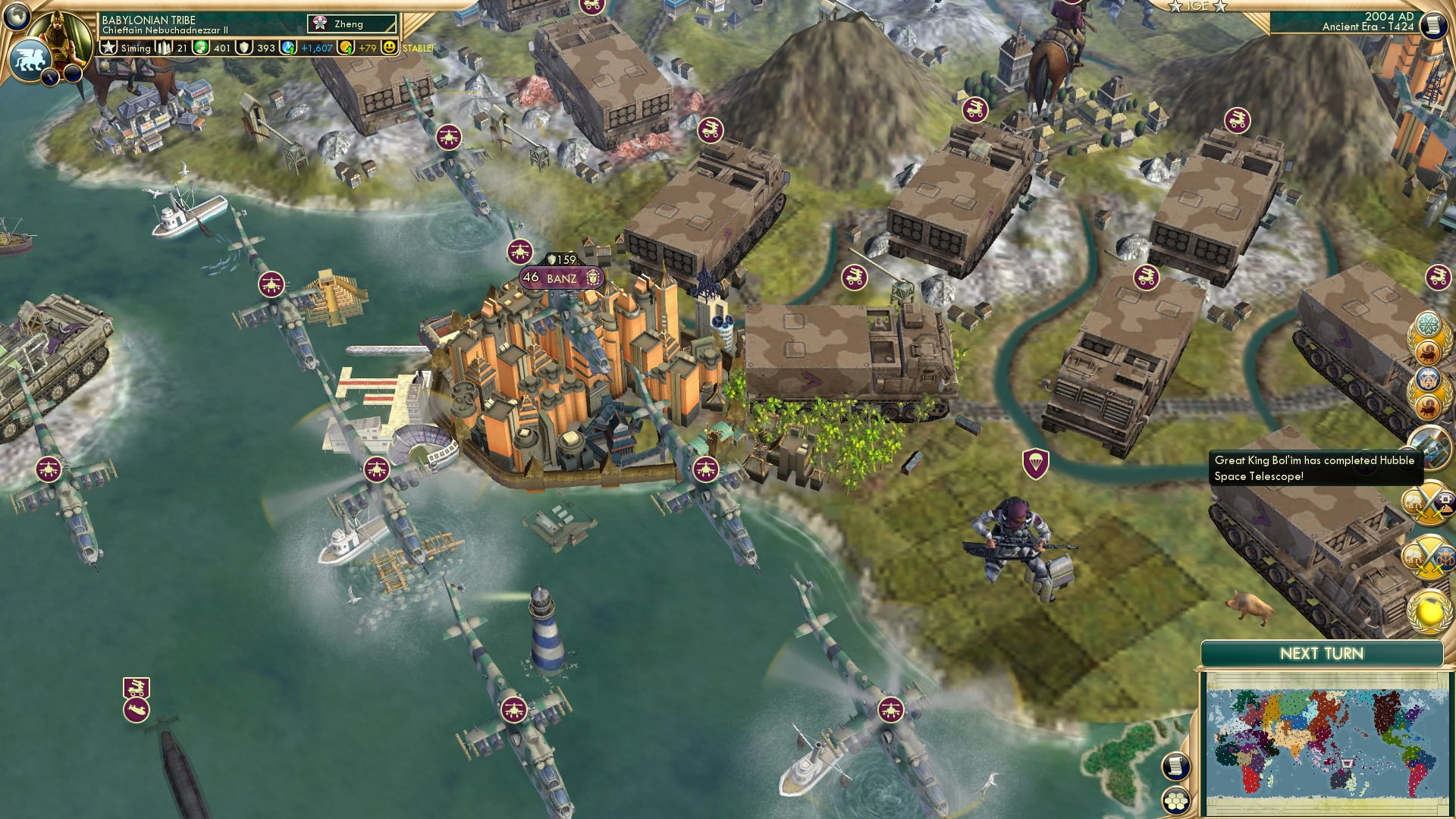The width and height of the screenshot is (1456, 819).
Task: Click the submarine unit flag bottom left
Action: (x=134, y=711)
